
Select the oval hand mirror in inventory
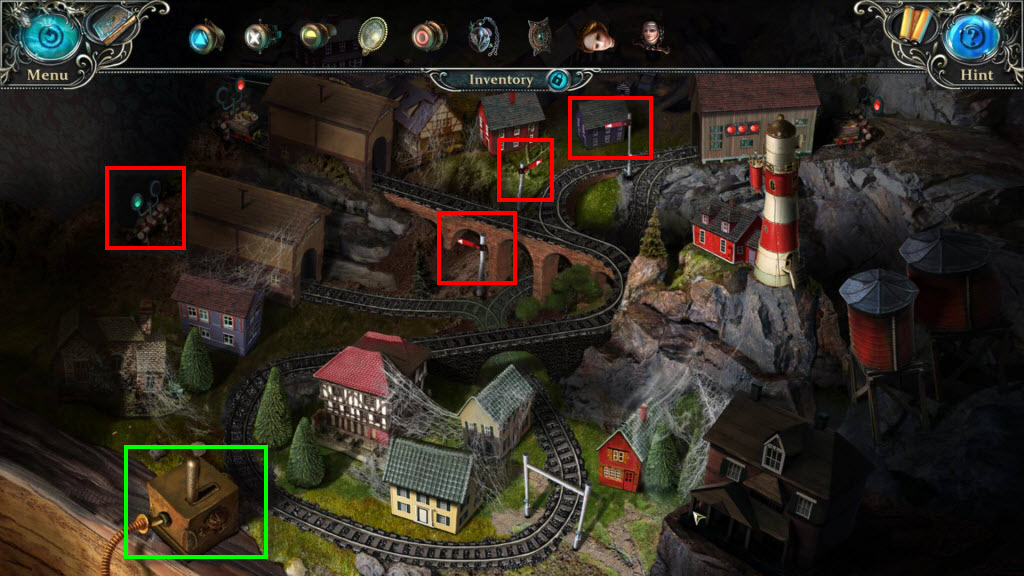[x=373, y=36]
